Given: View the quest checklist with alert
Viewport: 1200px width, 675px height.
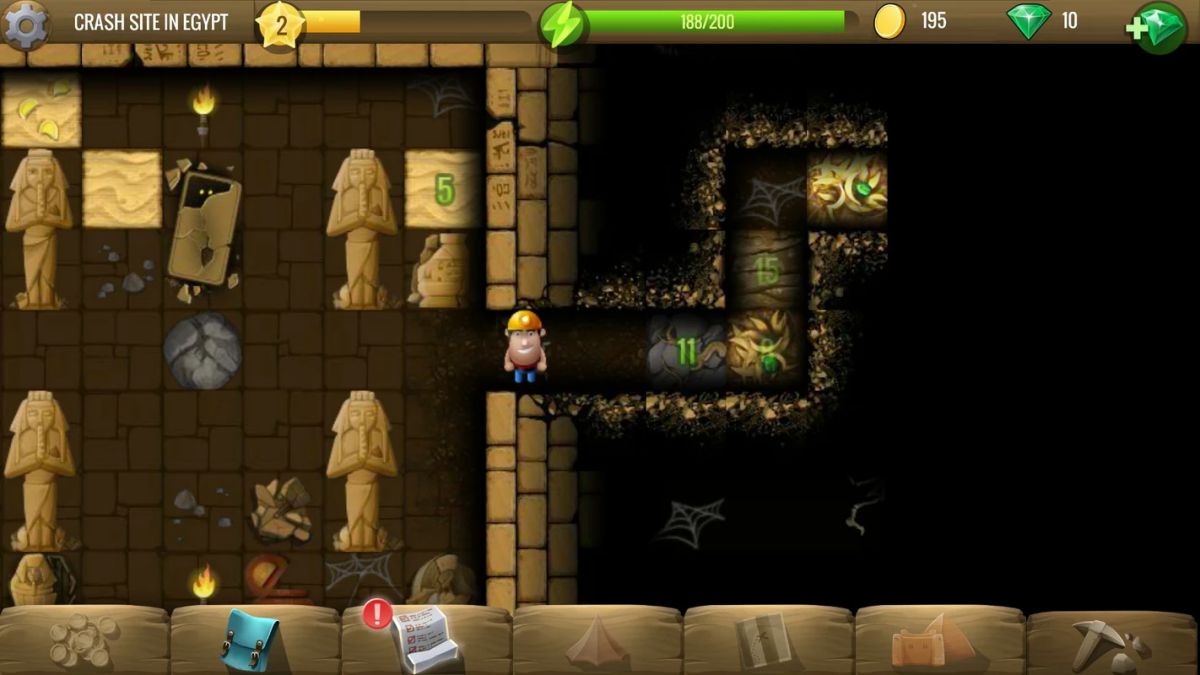Looking at the screenshot, I should tap(424, 639).
